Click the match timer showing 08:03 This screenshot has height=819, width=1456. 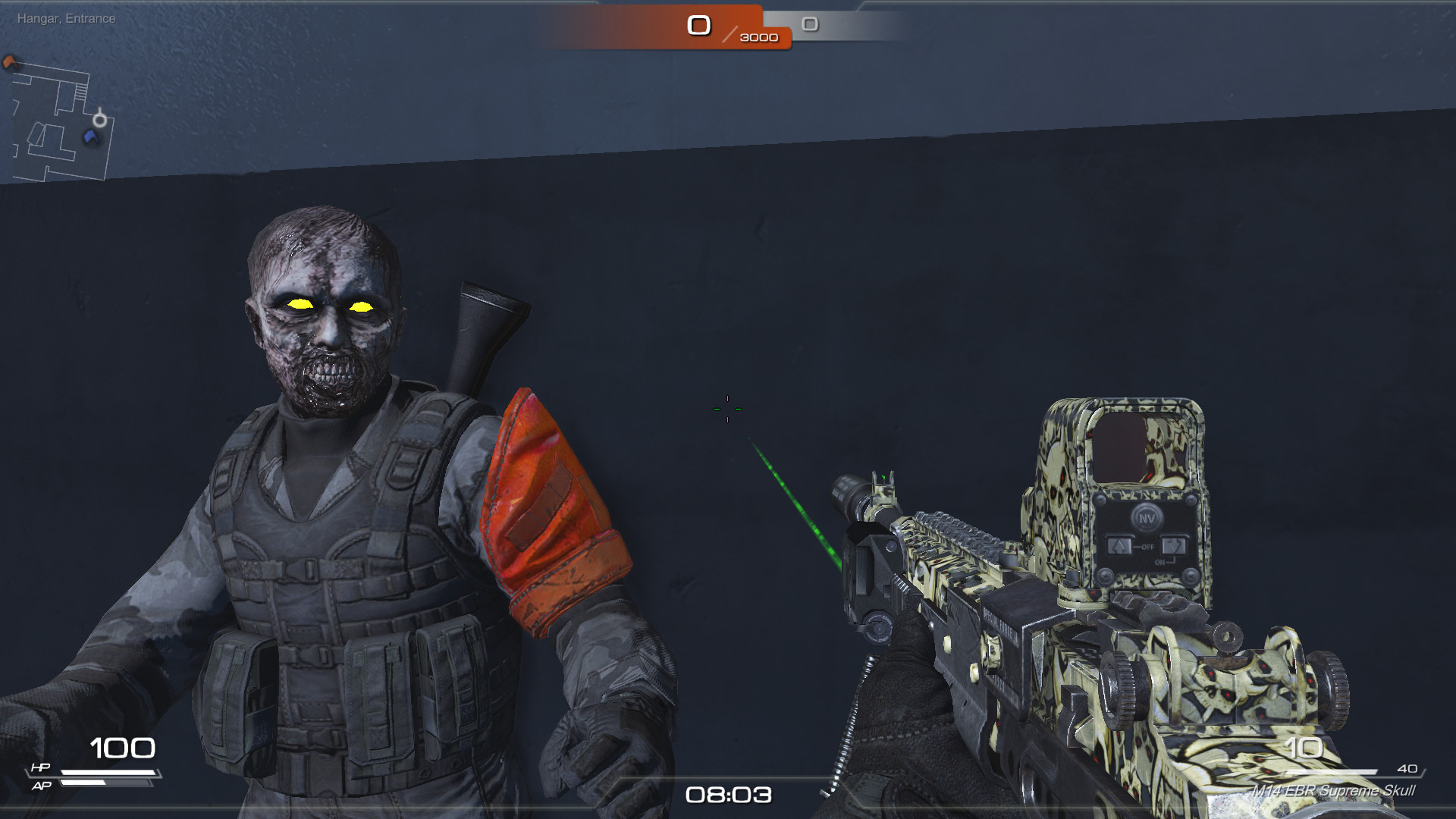pyautogui.click(x=727, y=795)
